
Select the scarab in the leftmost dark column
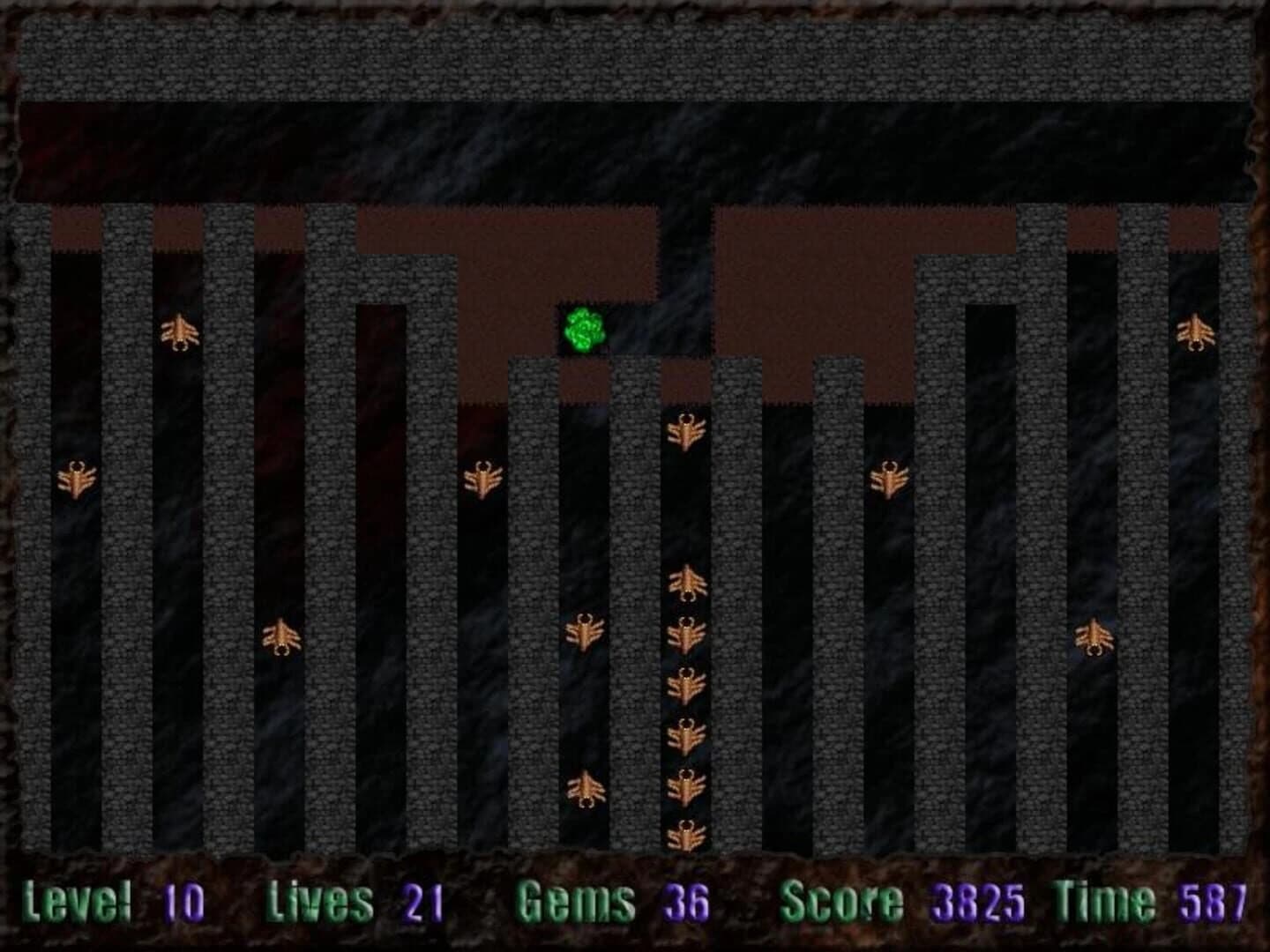tap(75, 479)
